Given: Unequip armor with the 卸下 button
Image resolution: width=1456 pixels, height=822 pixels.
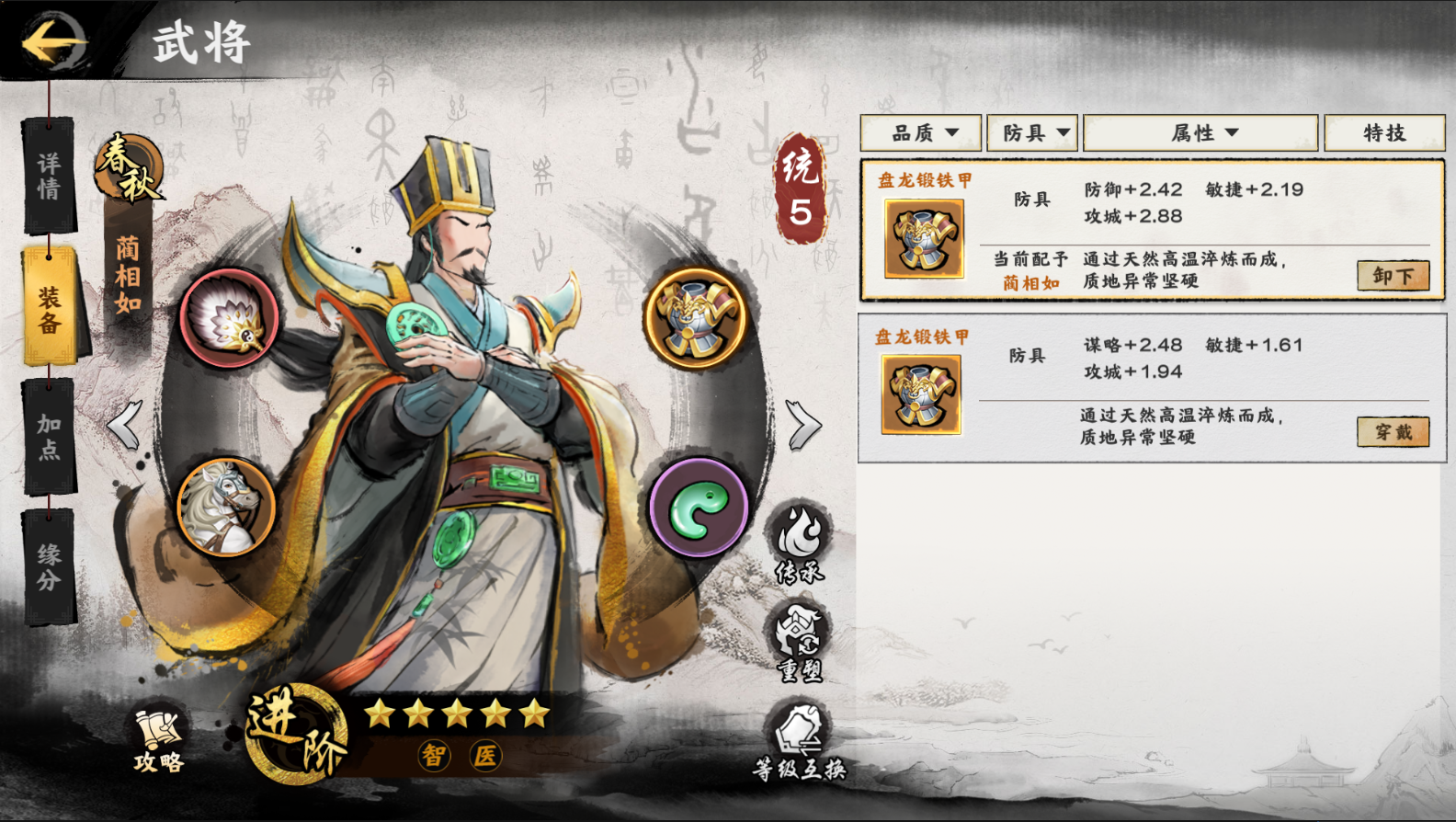Looking at the screenshot, I should (1393, 276).
